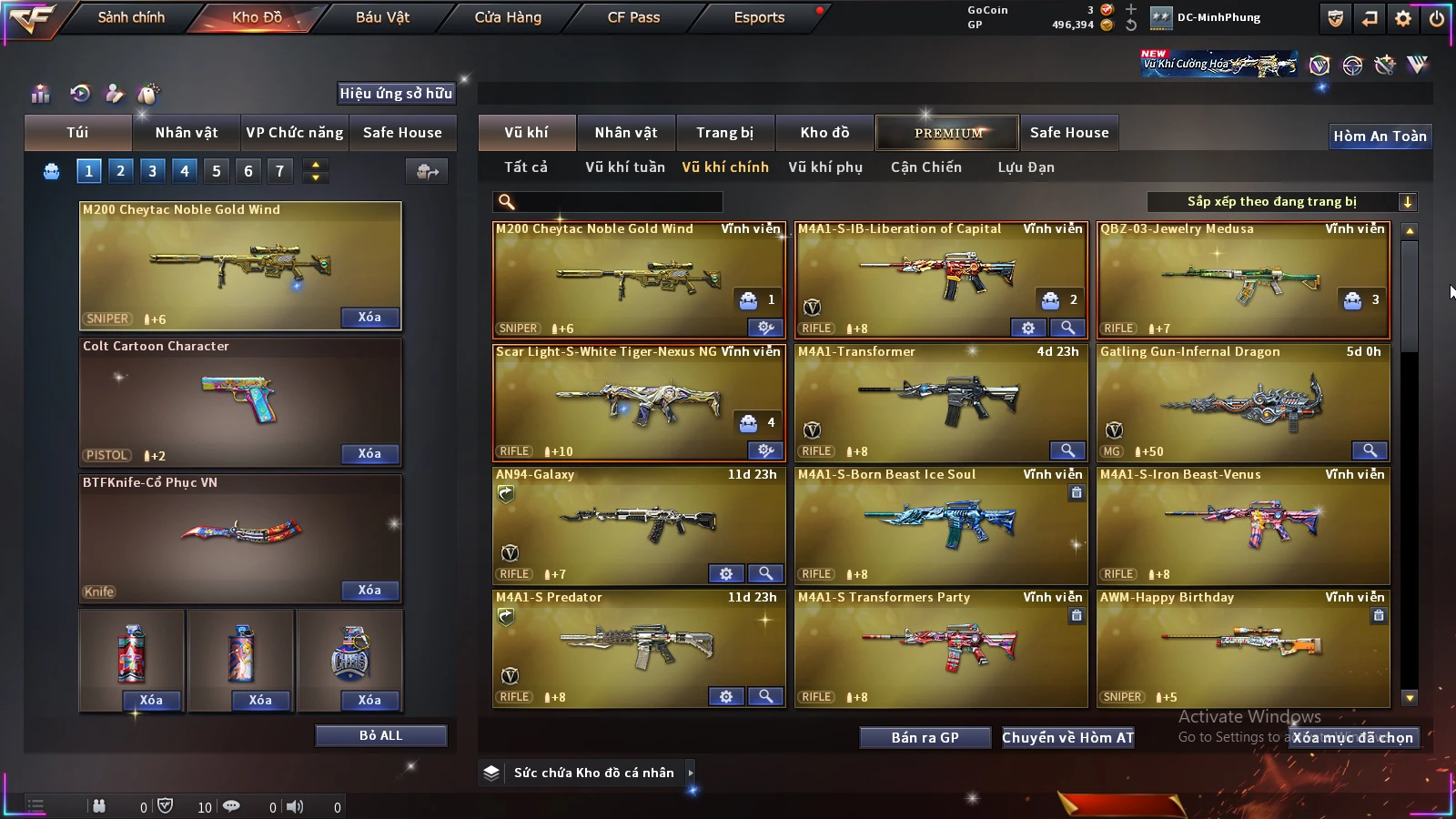Select the Cận Chiến weapon filter
Screen dimensions: 1456x819
tap(925, 167)
